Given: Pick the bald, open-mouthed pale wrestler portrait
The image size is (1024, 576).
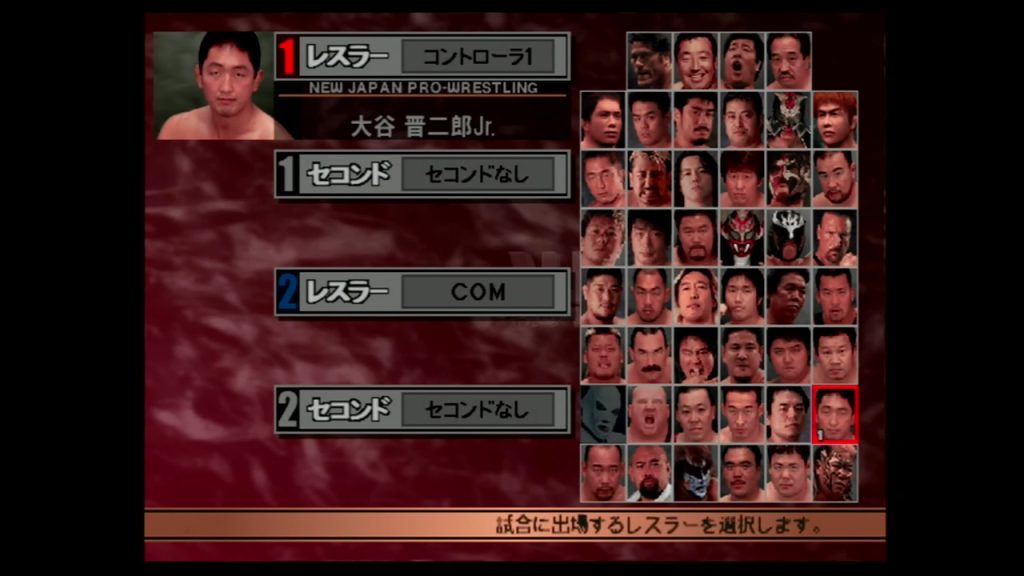Looking at the screenshot, I should (649, 414).
